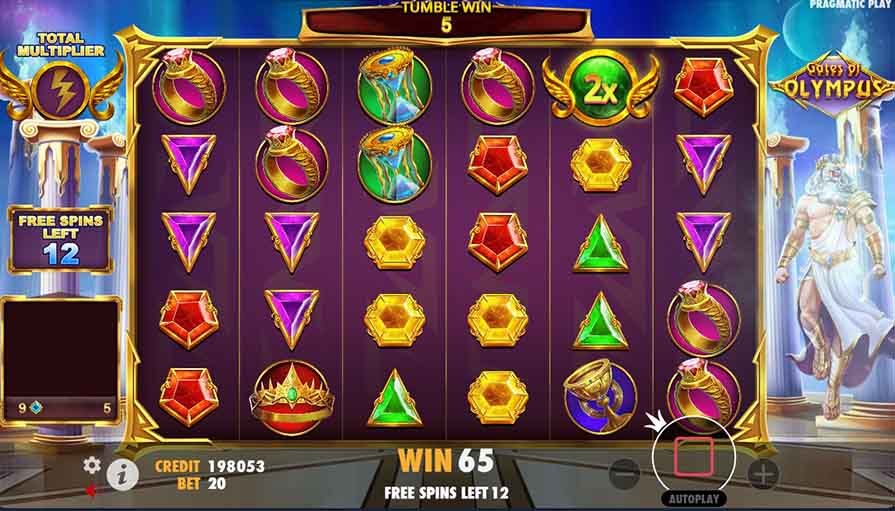The width and height of the screenshot is (895, 511).
Task: Toggle the sound speaker icon
Action: coord(92,490)
